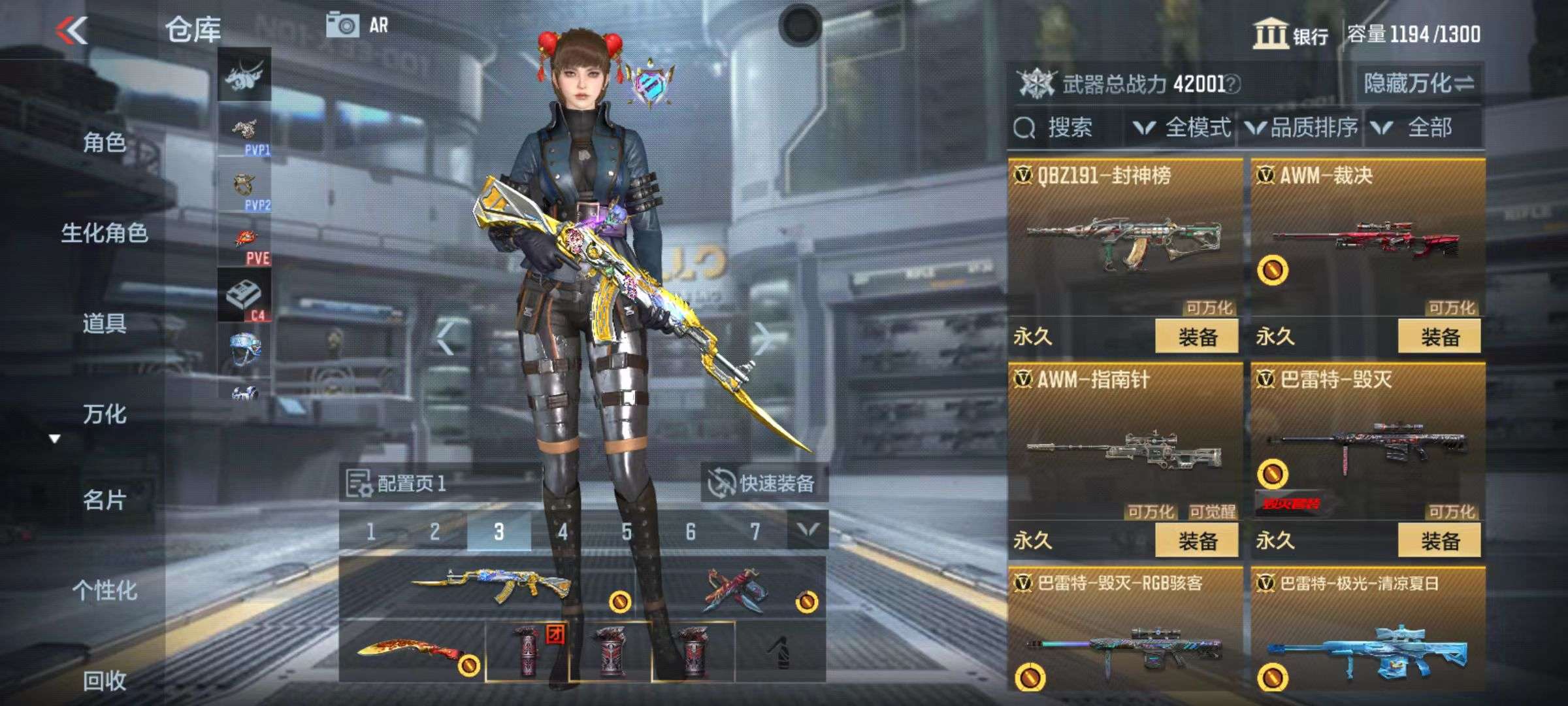Open the 道具 items category
1568x706 pixels.
point(105,324)
